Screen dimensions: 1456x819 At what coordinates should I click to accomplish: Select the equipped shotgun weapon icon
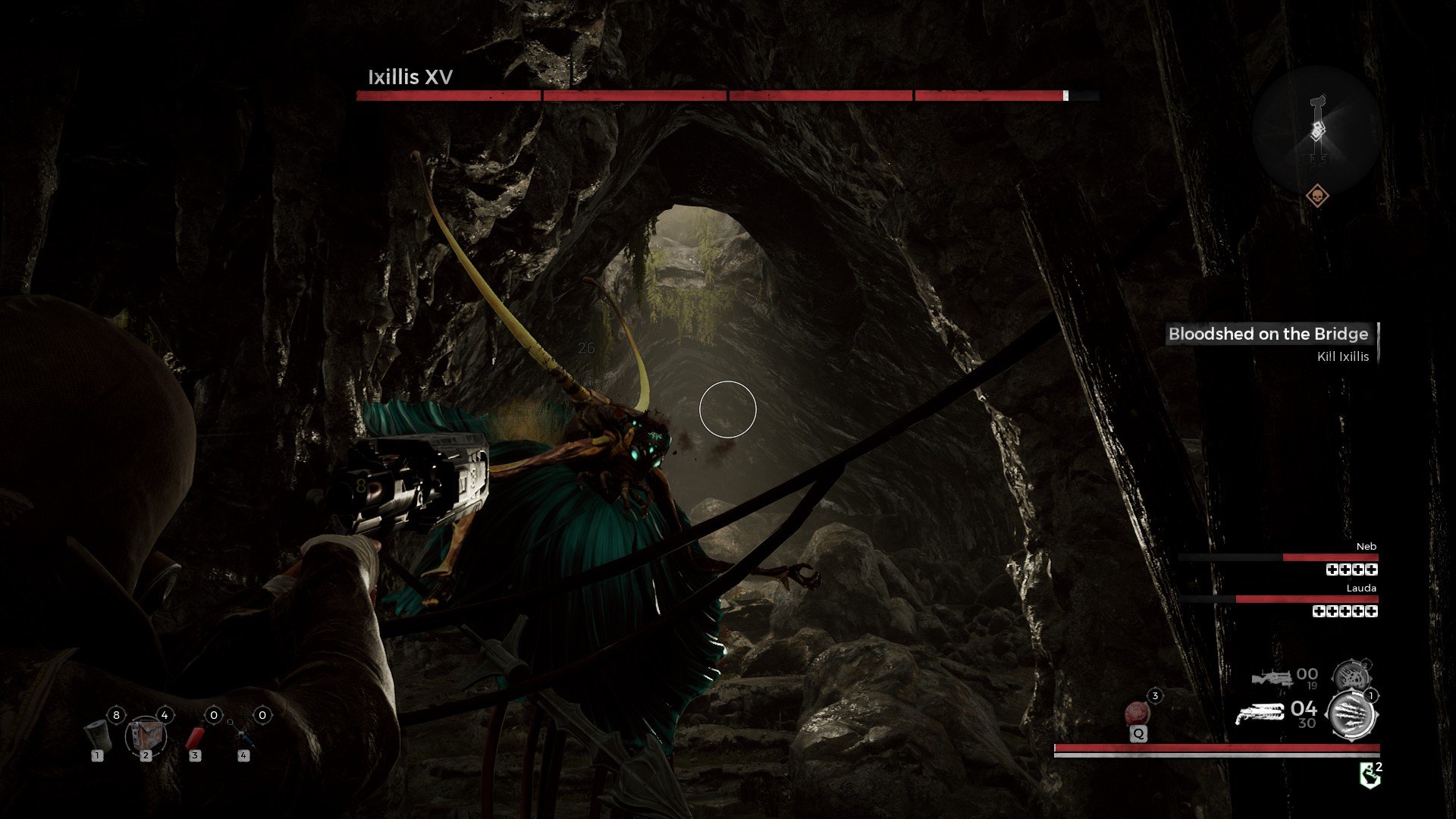click(1259, 714)
